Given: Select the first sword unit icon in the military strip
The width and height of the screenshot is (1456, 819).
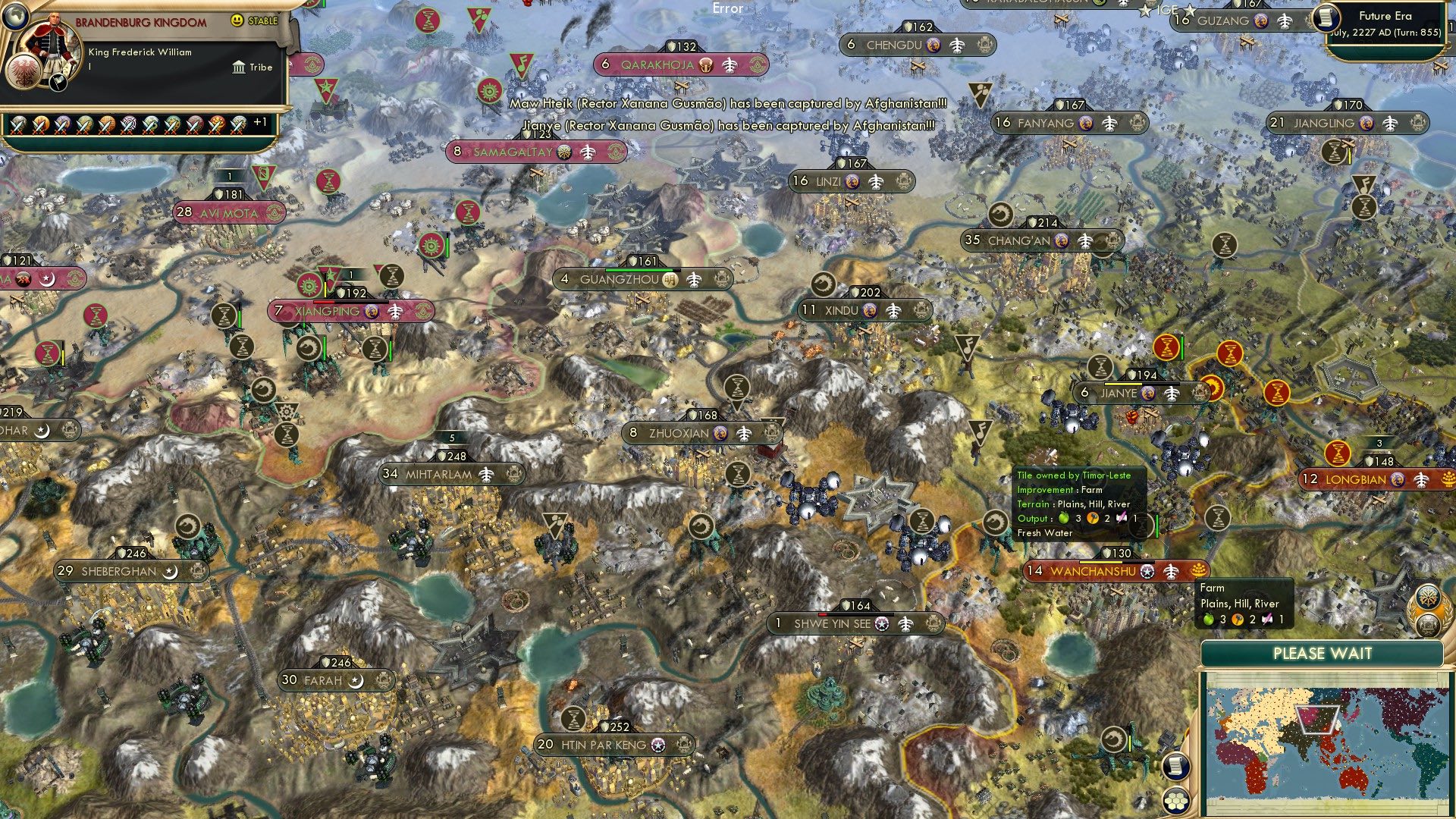Looking at the screenshot, I should [x=18, y=126].
